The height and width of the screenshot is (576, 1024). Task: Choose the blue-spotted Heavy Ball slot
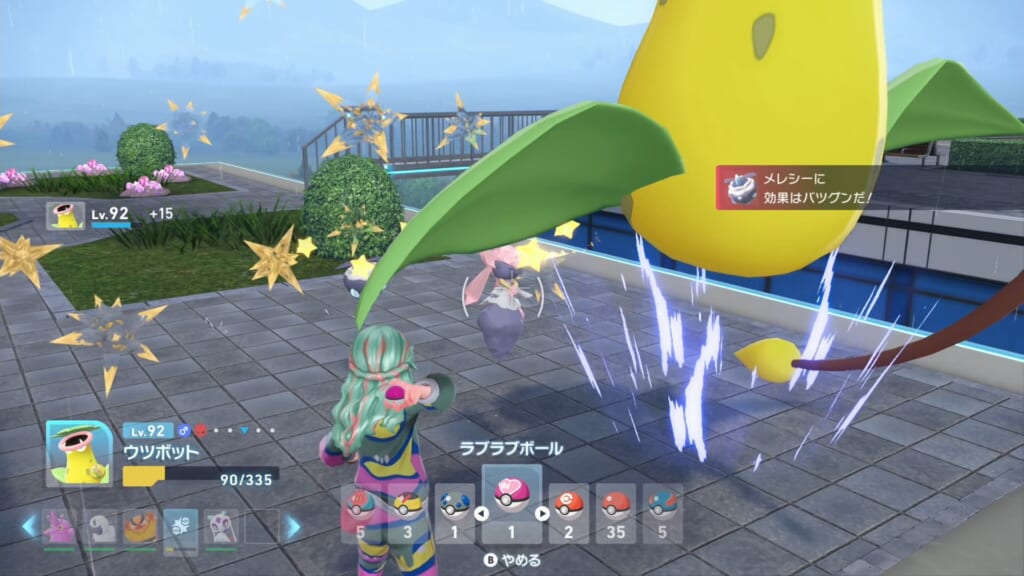[455, 507]
